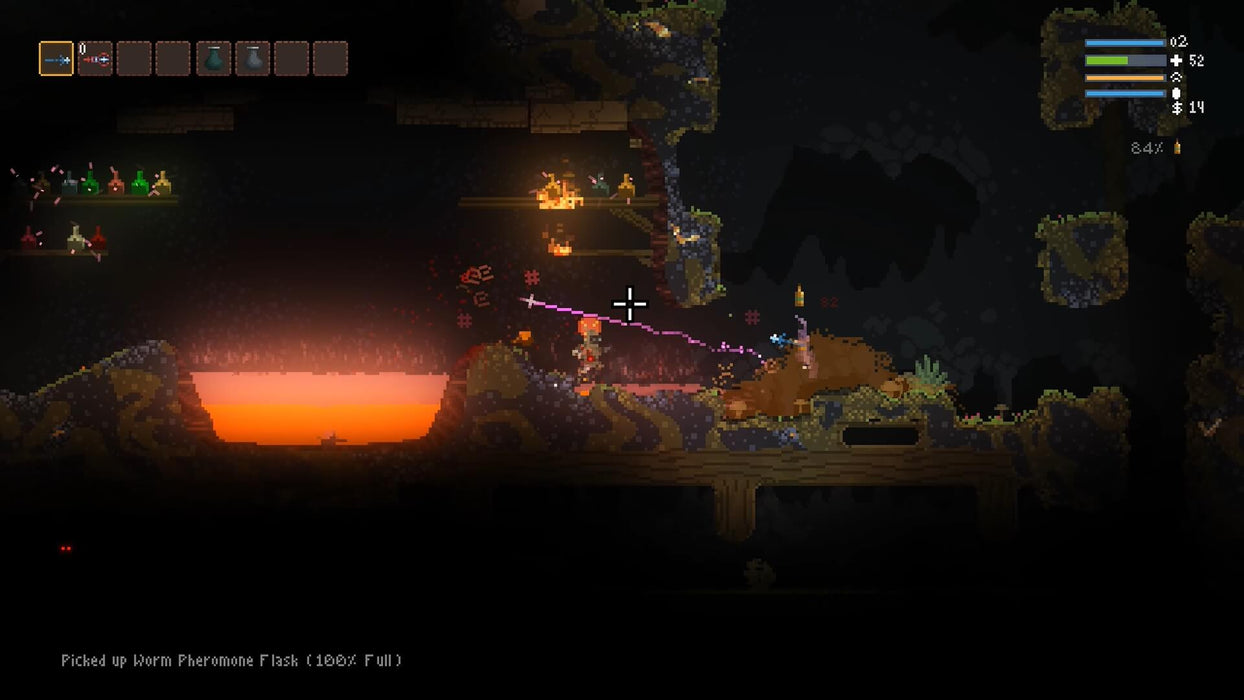Select the red and blue wand slot

[95, 59]
